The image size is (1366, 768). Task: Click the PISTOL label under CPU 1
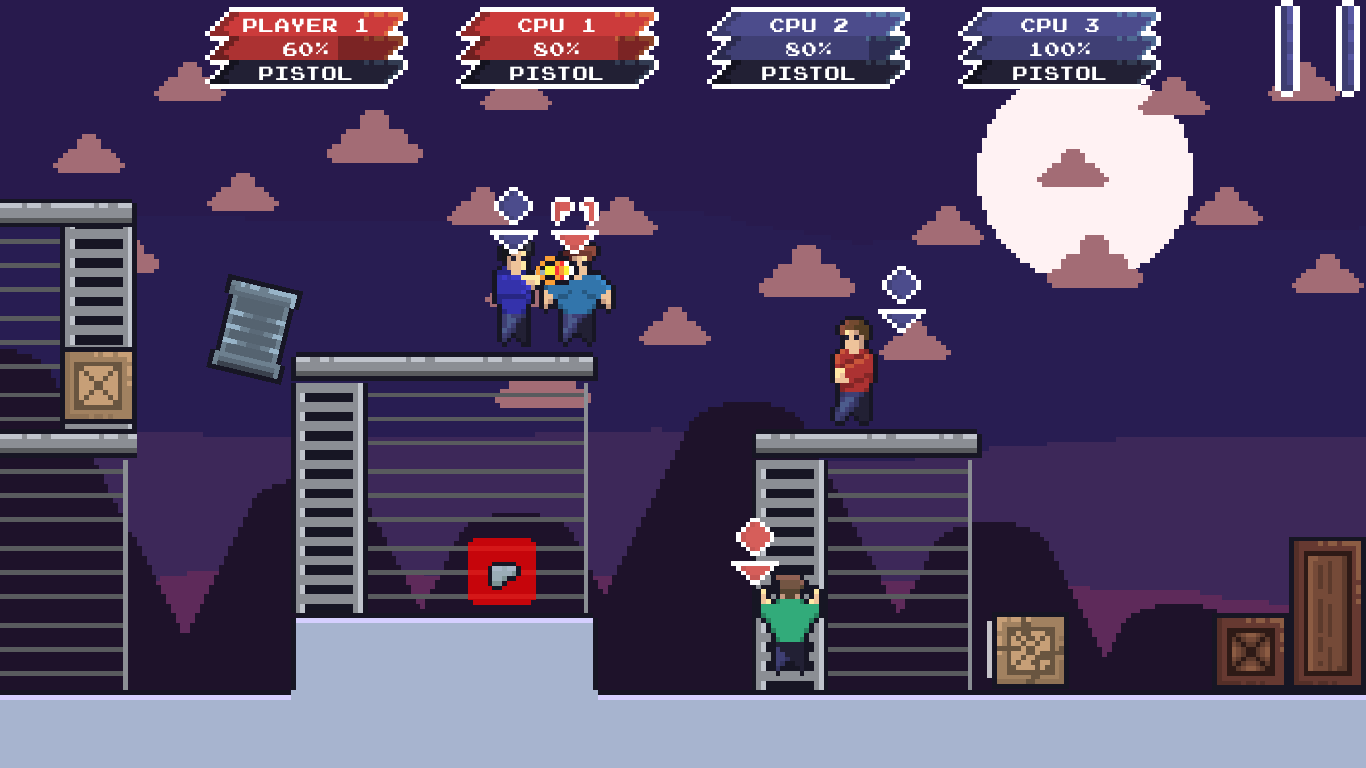[557, 72]
